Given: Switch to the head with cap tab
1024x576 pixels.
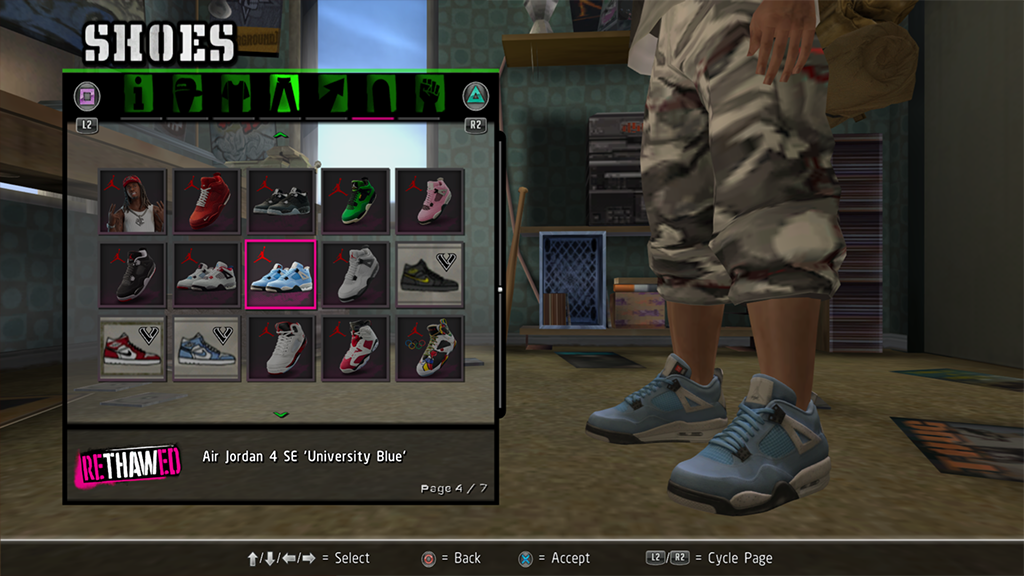Looking at the screenshot, I should [x=189, y=95].
